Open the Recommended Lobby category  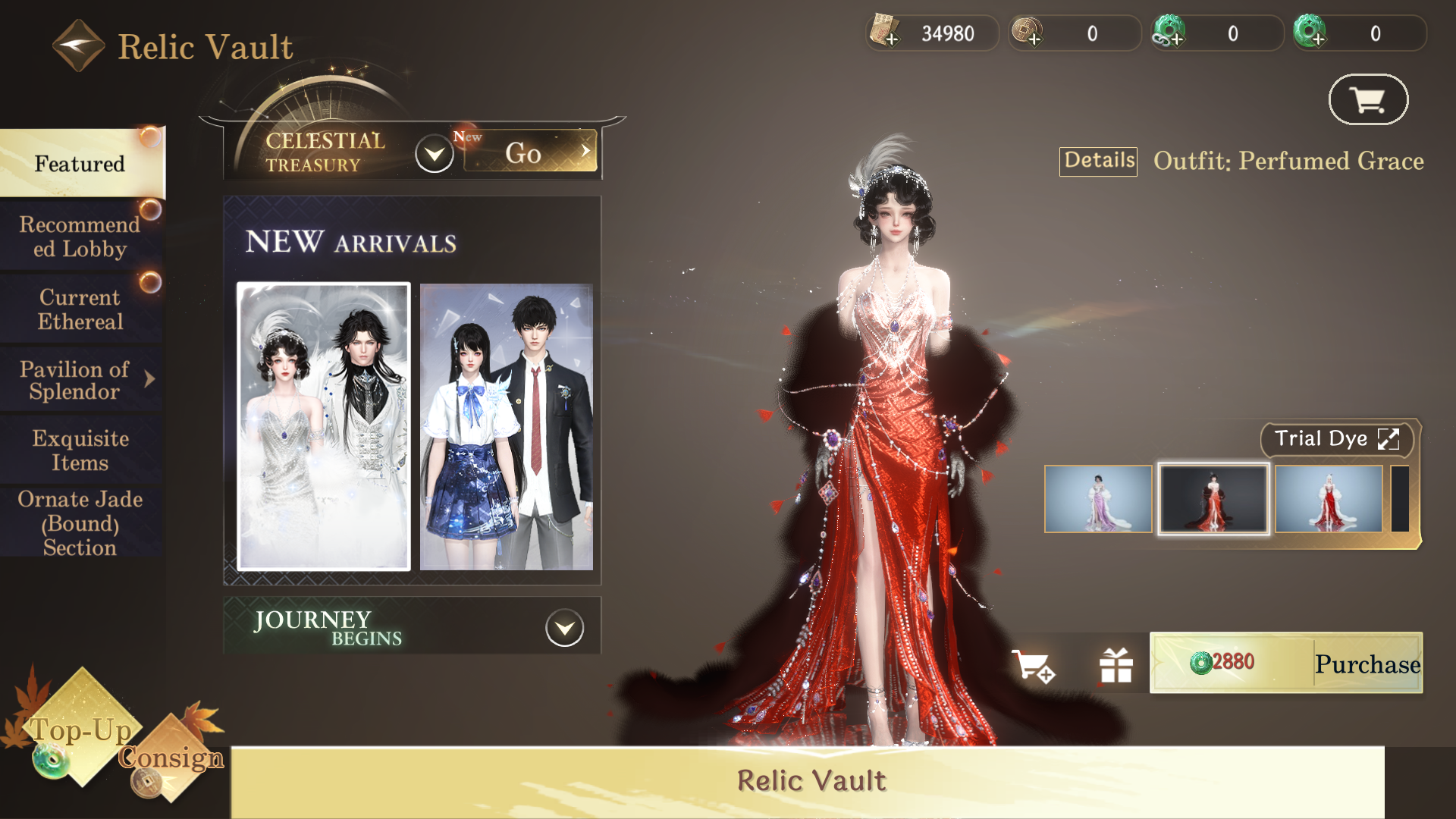click(x=80, y=237)
